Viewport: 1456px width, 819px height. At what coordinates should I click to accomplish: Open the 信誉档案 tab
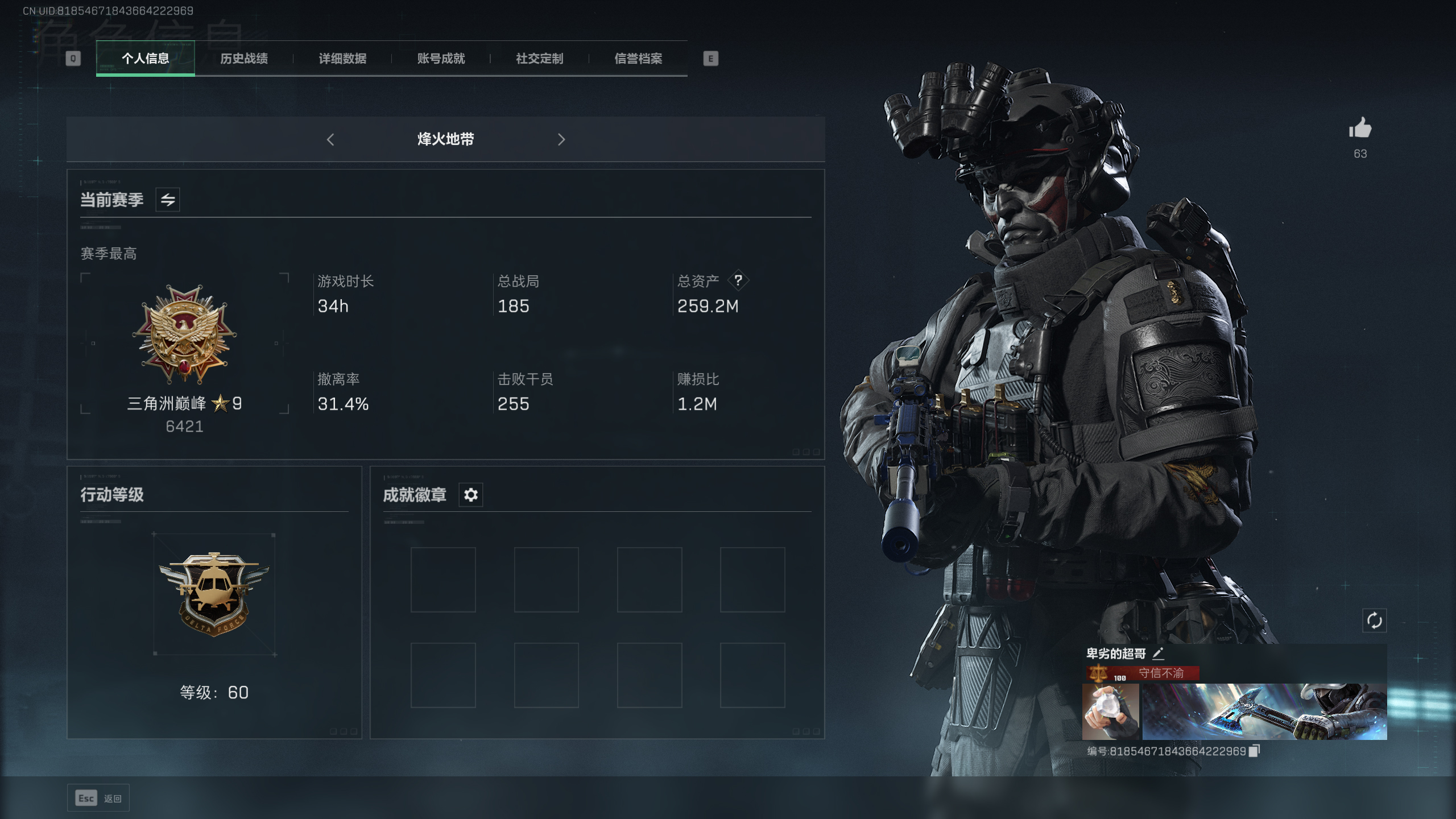[638, 59]
